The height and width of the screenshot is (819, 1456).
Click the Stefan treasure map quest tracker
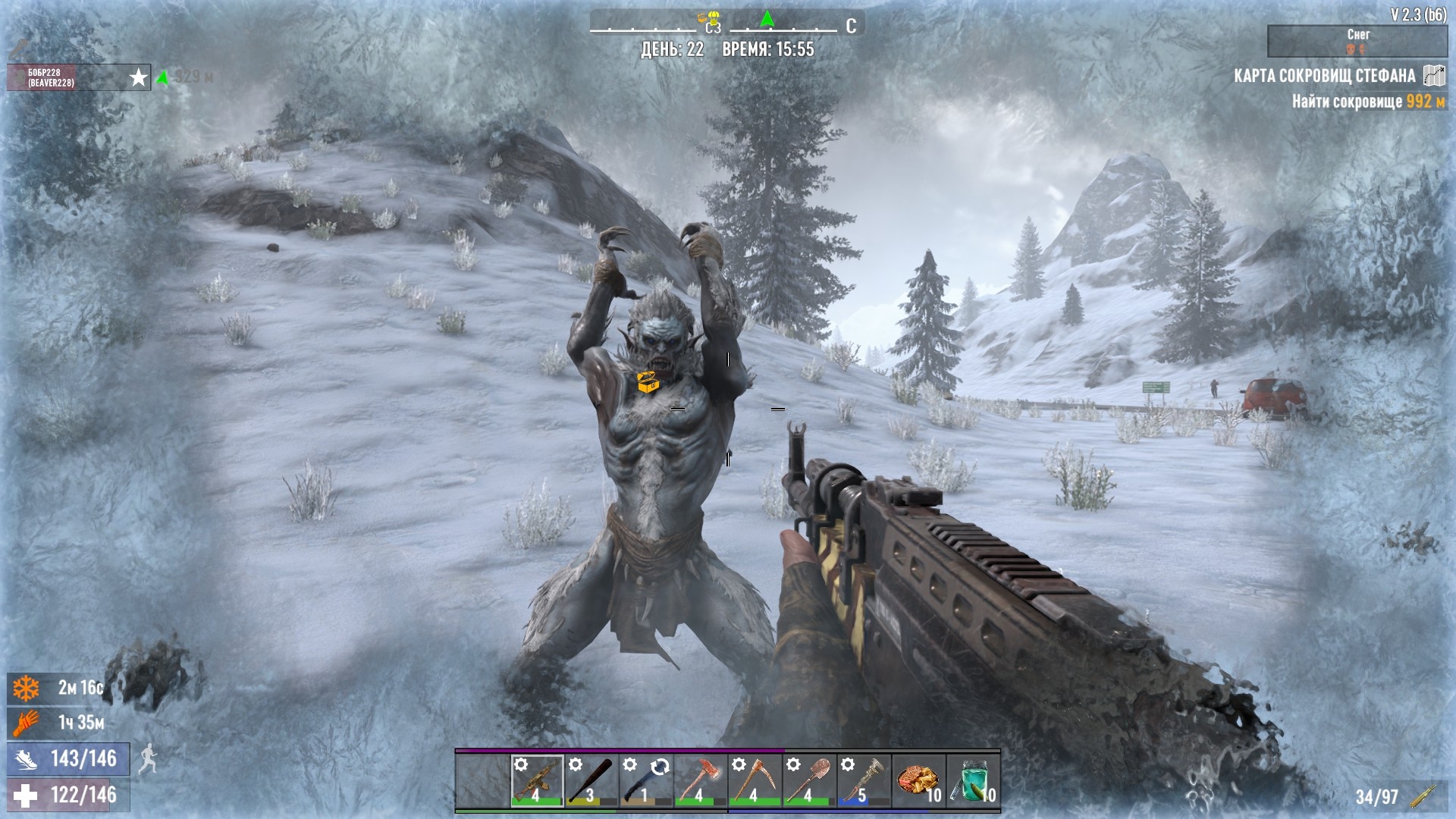(1324, 76)
